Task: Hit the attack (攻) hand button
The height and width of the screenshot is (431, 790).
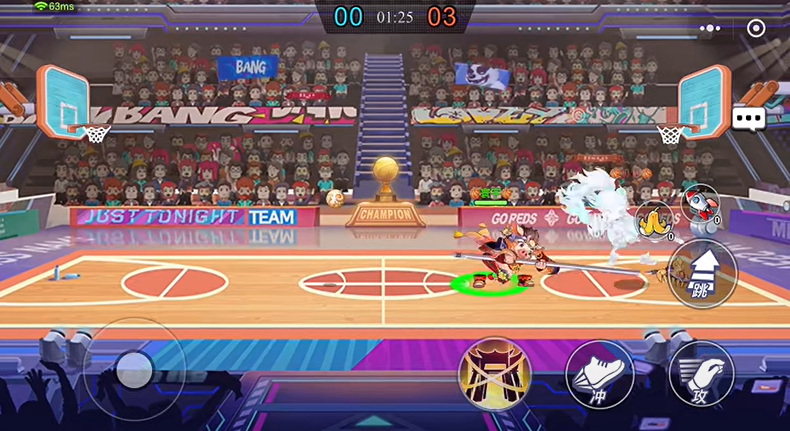Action: 701,374
